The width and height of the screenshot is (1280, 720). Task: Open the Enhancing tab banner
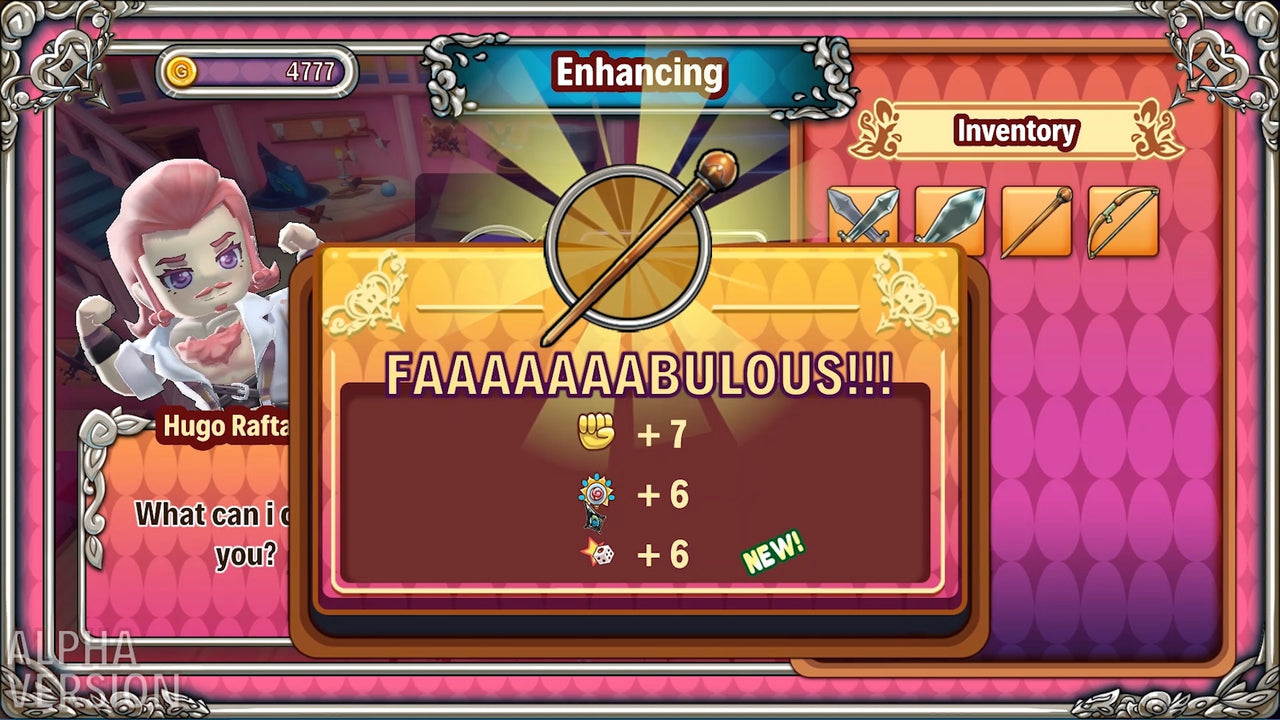(640, 72)
